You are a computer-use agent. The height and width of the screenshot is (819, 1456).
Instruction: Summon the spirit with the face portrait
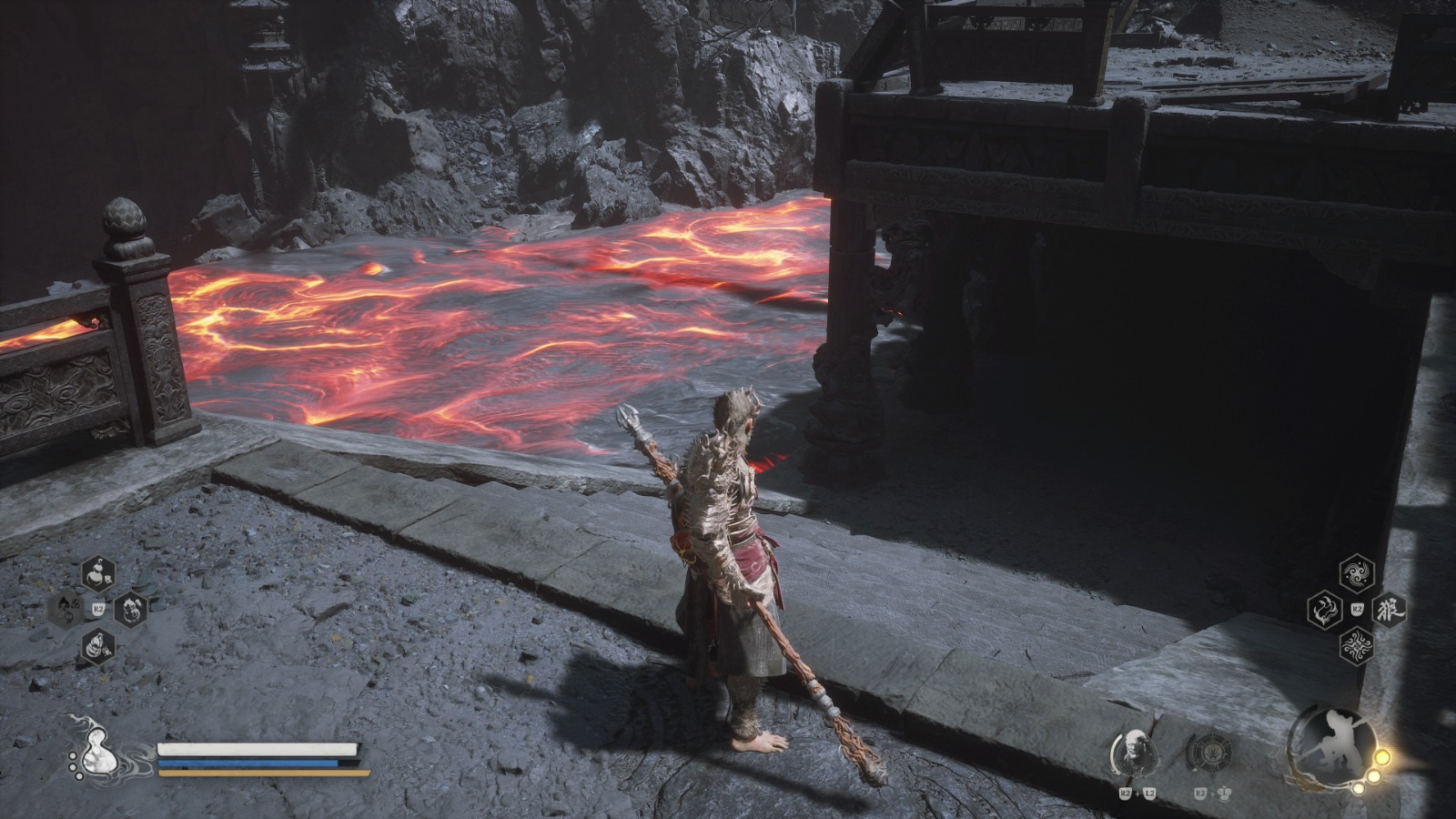tap(1136, 753)
